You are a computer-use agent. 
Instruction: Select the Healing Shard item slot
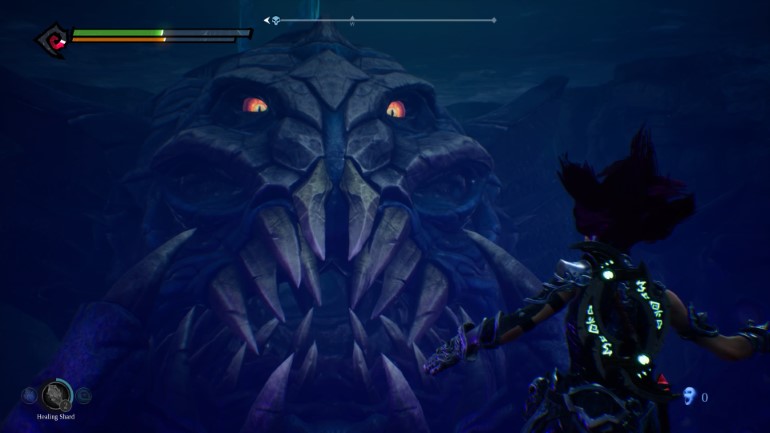[x=57, y=395]
